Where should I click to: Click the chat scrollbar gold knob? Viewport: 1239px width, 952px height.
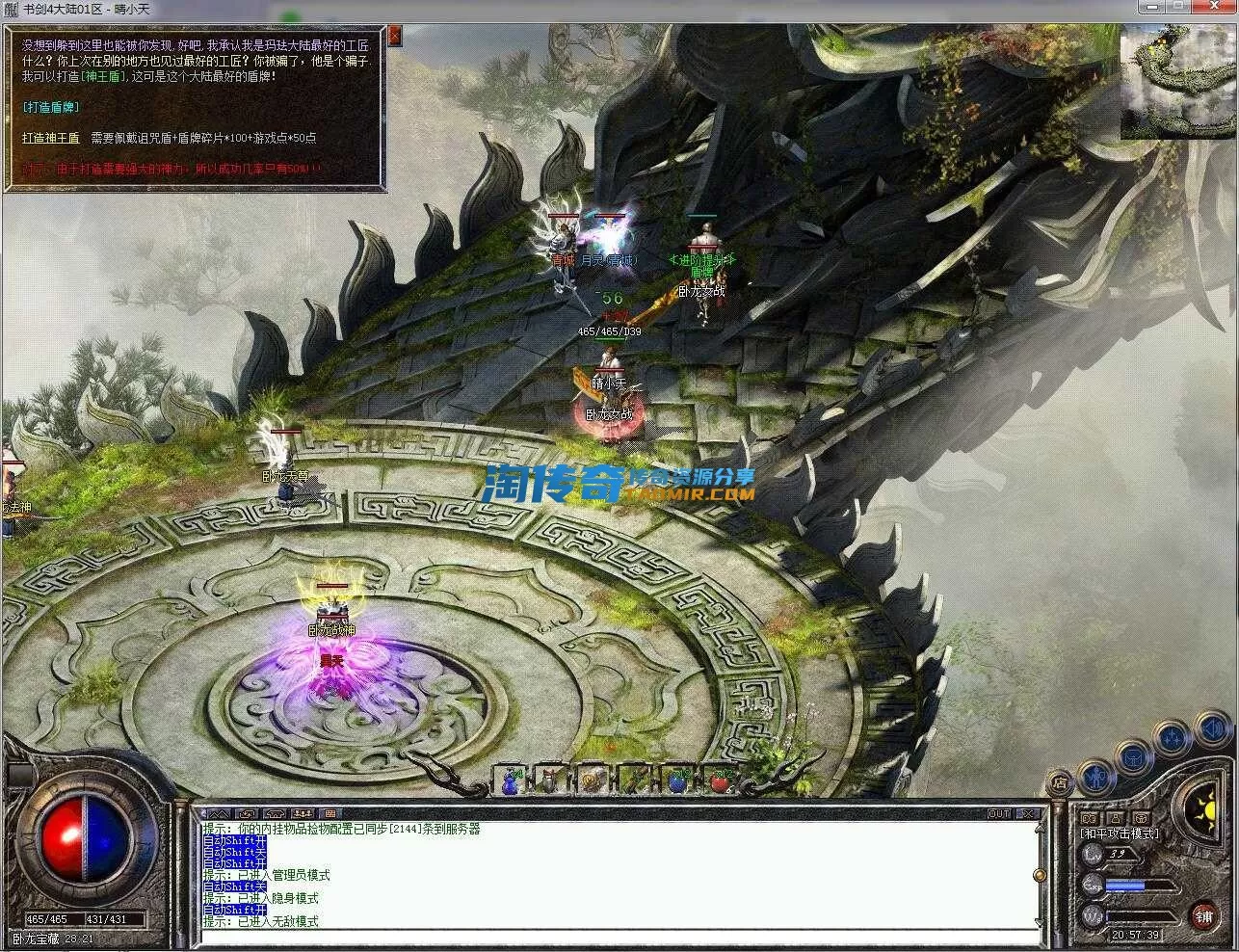point(1040,875)
